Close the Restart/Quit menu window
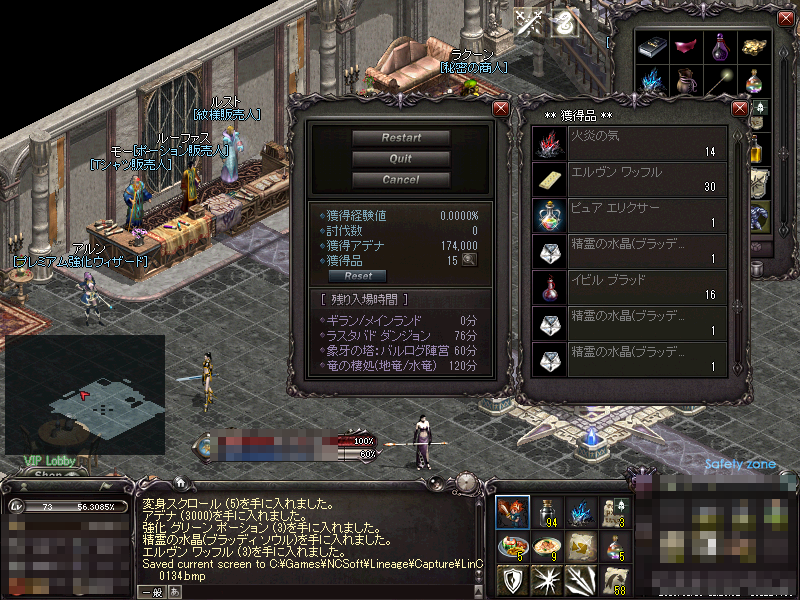The image size is (800, 600). click(x=501, y=108)
